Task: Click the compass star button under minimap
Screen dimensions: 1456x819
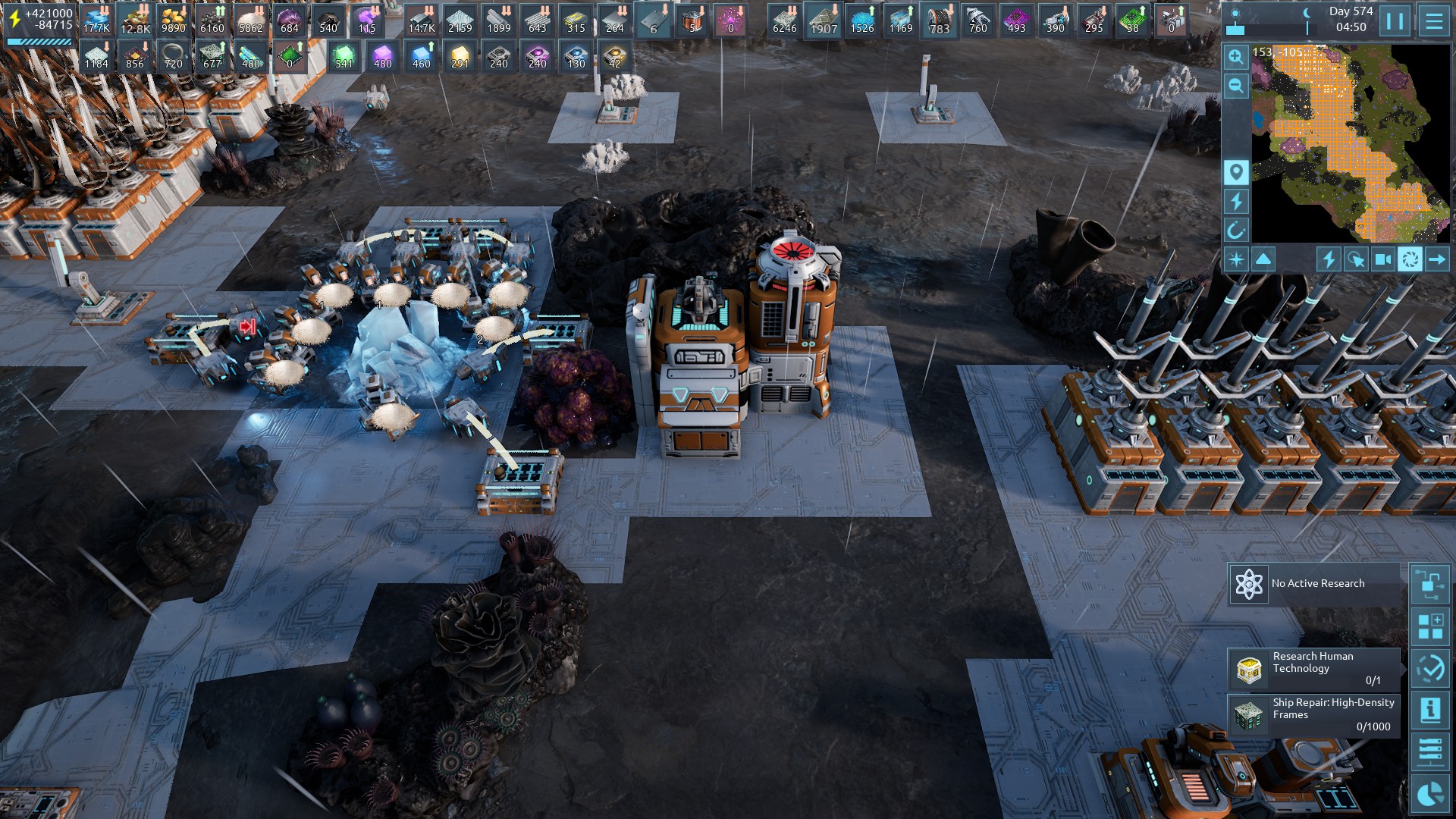Action: (x=1236, y=259)
